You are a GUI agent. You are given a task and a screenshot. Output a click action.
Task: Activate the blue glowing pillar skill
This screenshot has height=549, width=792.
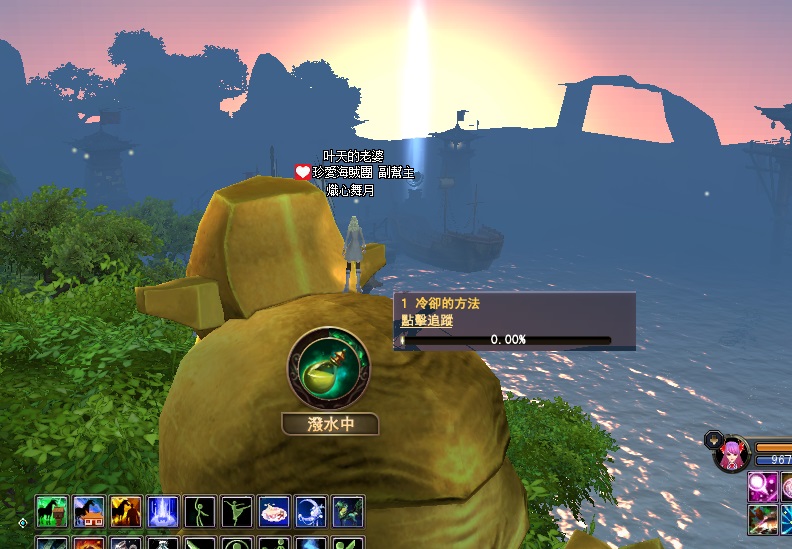[163, 511]
